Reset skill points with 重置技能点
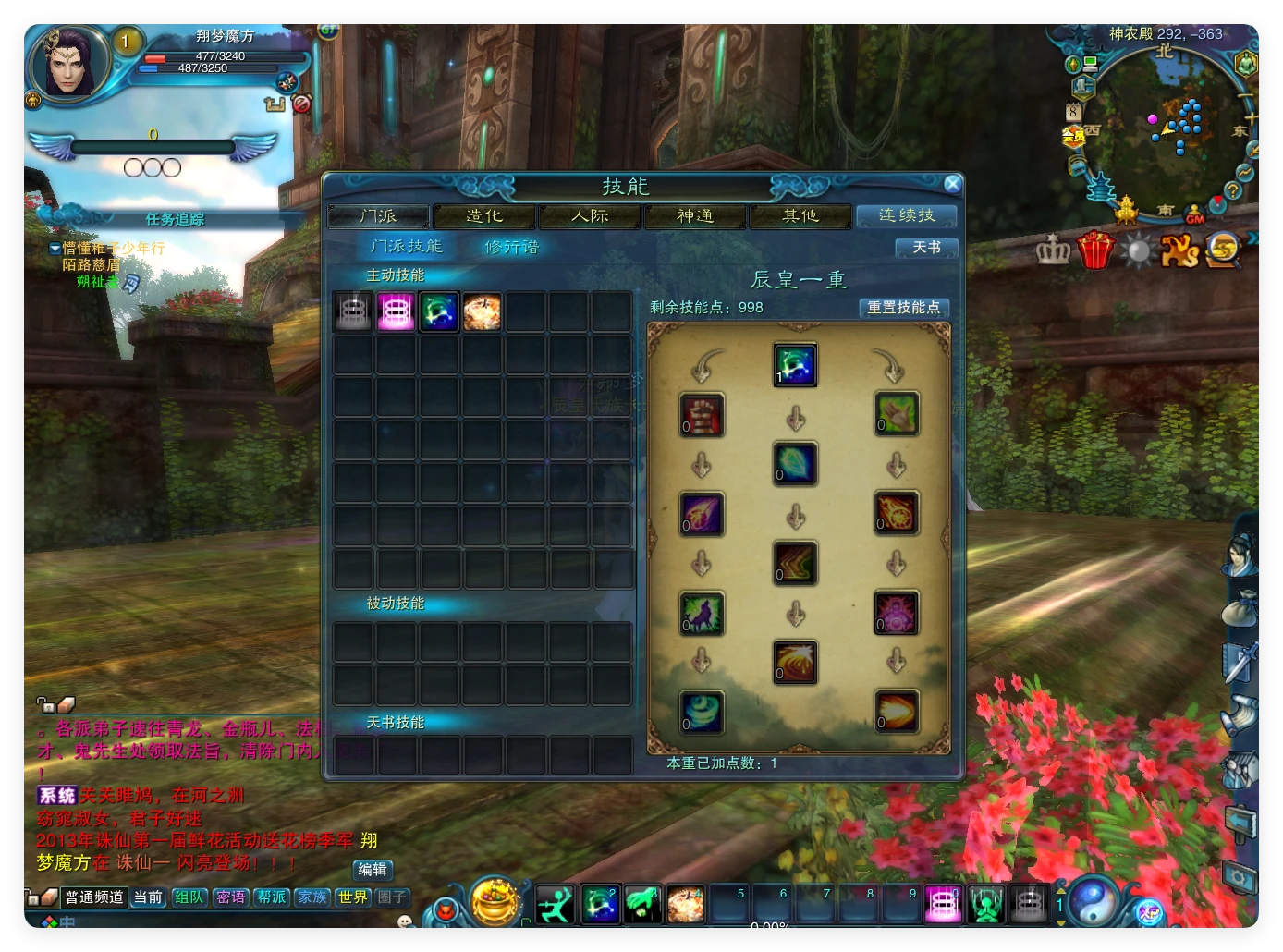 tap(903, 308)
